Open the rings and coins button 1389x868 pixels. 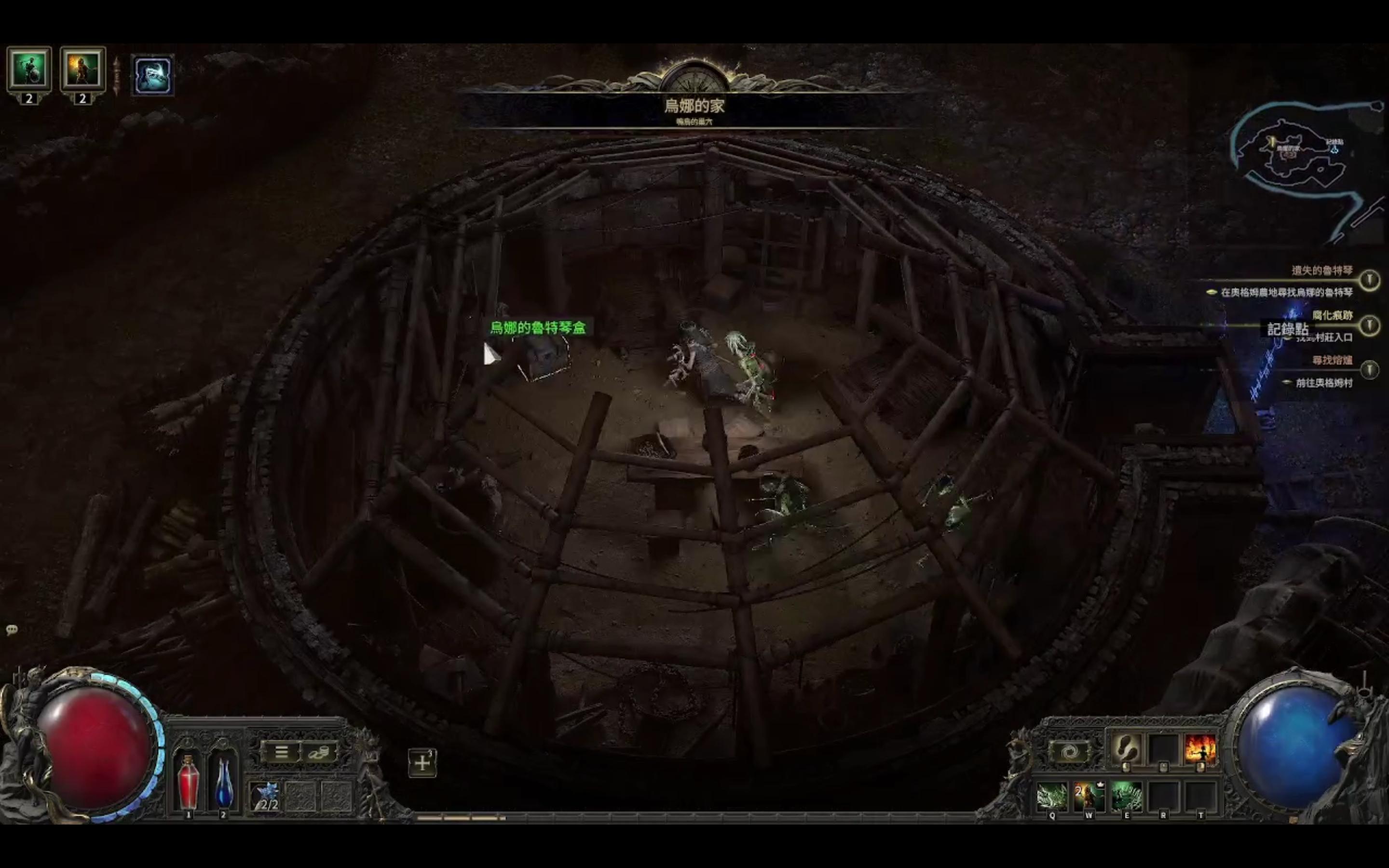pyautogui.click(x=318, y=752)
